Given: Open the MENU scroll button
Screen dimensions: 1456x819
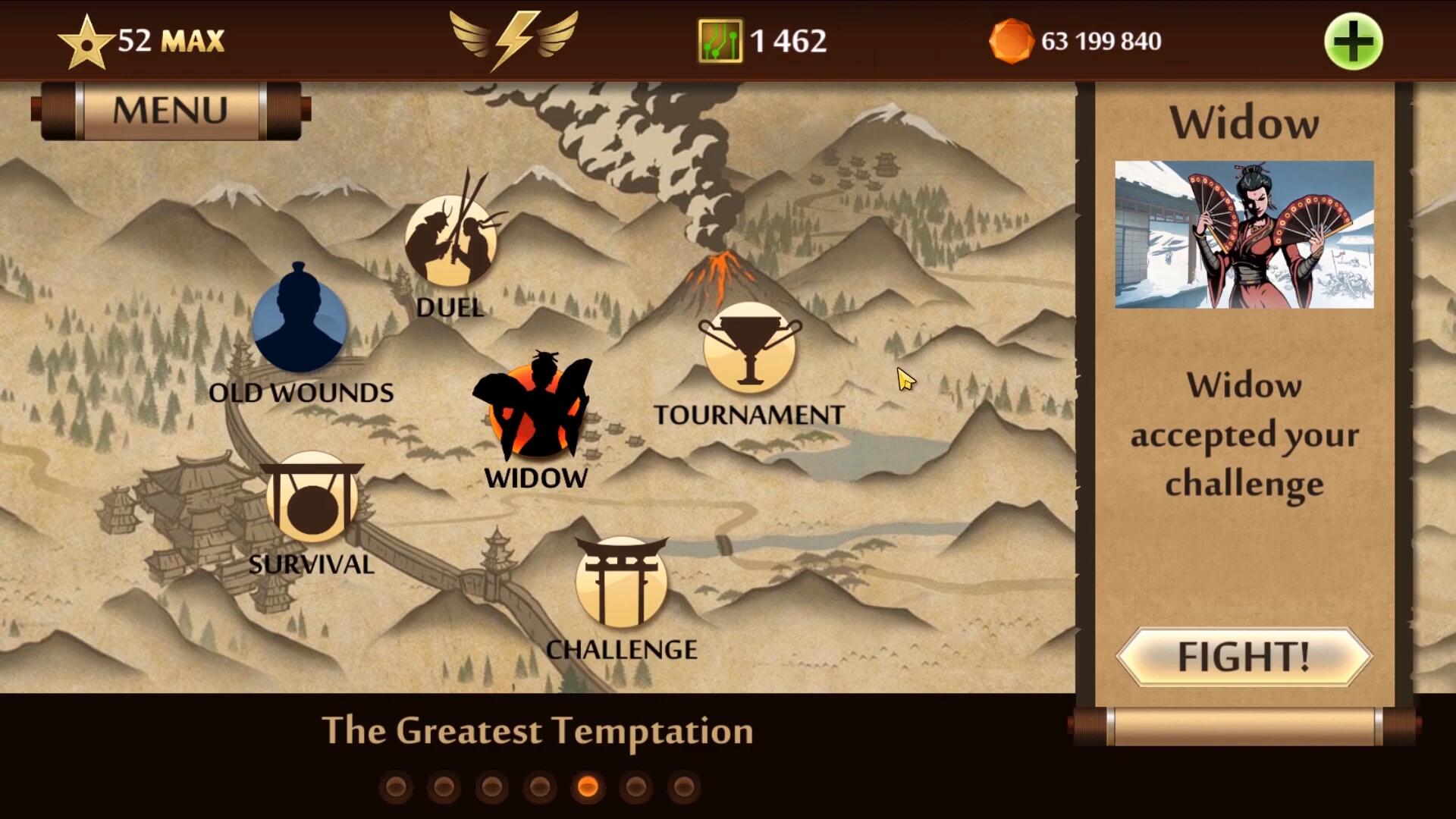Looking at the screenshot, I should (170, 111).
